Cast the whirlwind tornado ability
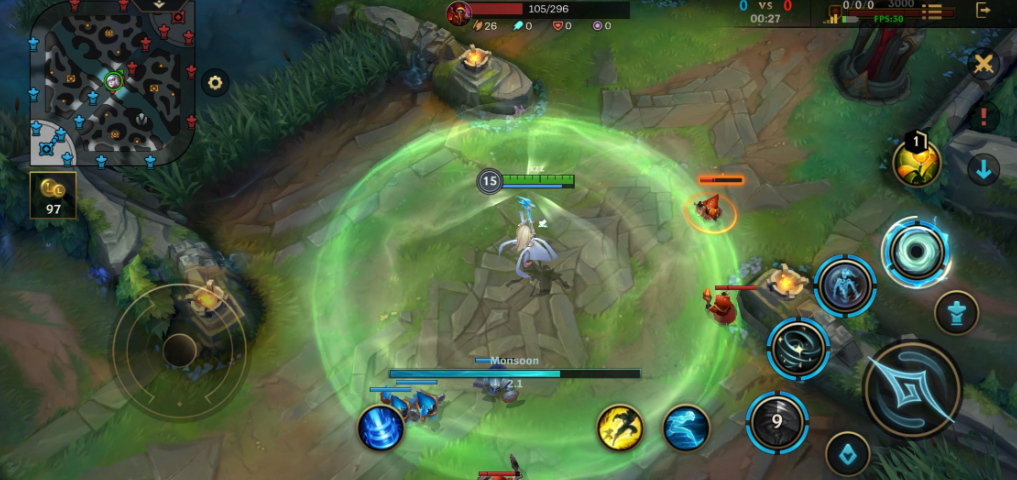The width and height of the screenshot is (1017, 480). click(x=798, y=348)
